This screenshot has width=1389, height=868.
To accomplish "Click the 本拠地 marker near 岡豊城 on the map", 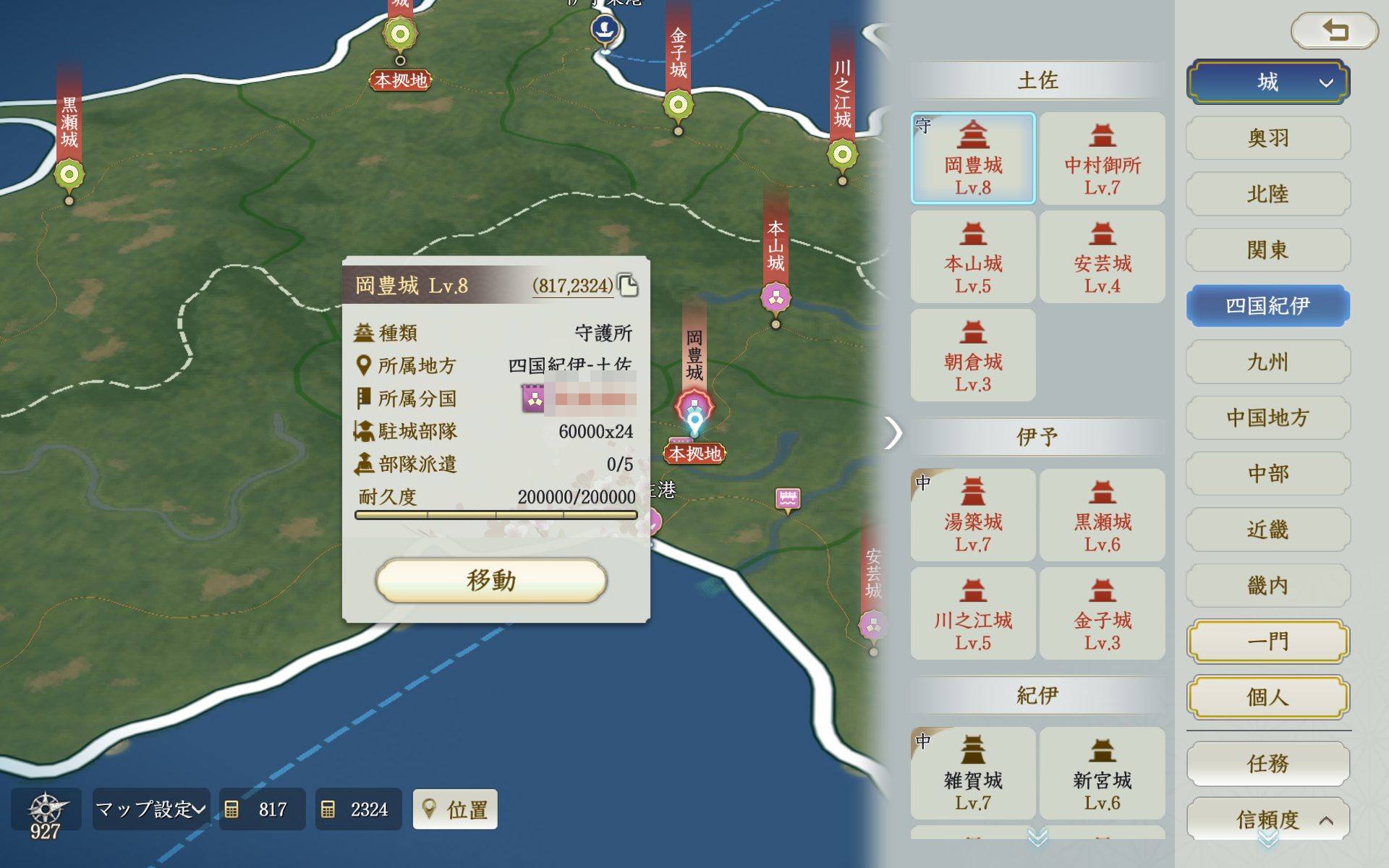I will click(694, 454).
